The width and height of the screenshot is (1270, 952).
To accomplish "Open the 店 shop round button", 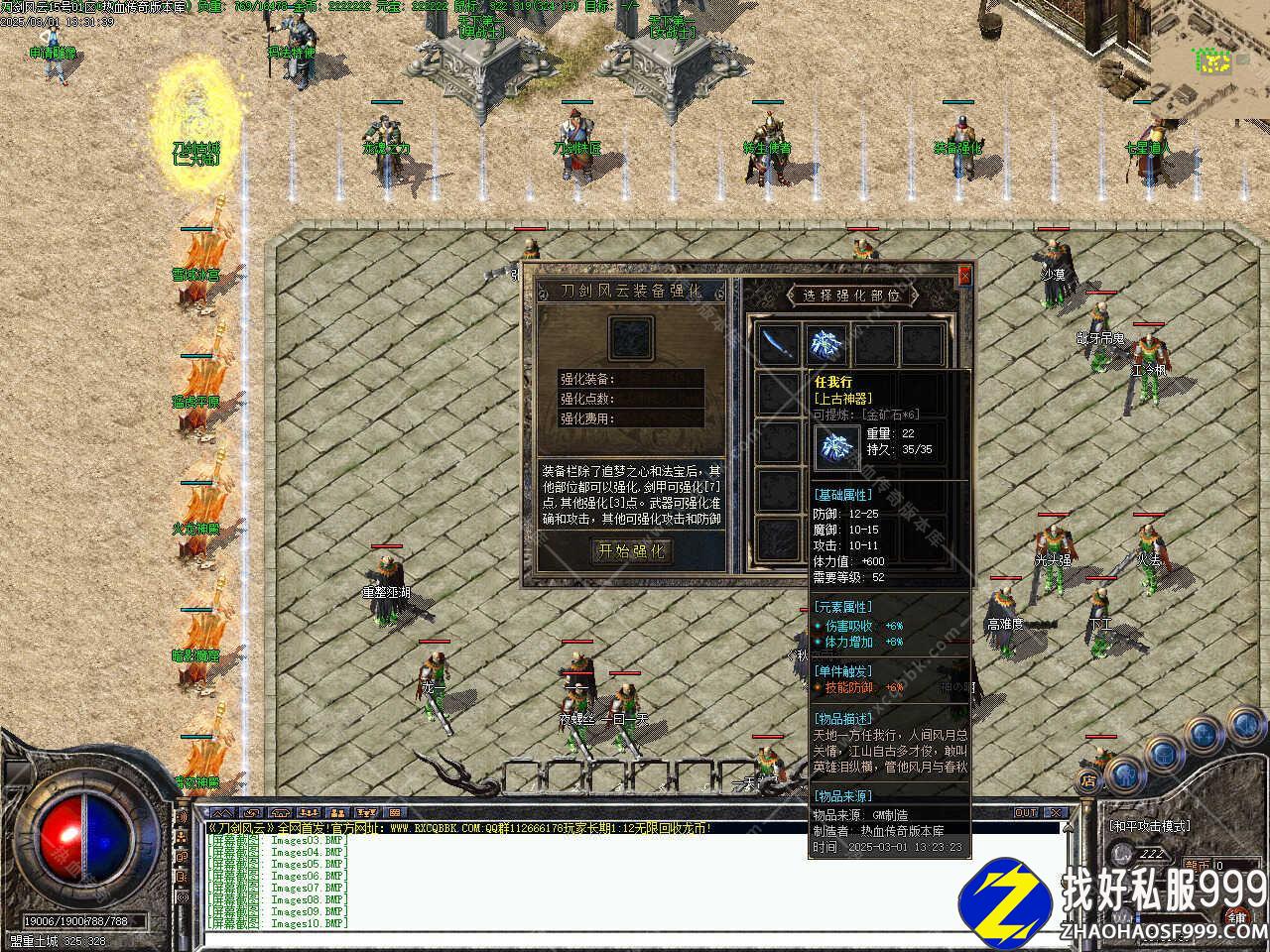I will 1087,780.
